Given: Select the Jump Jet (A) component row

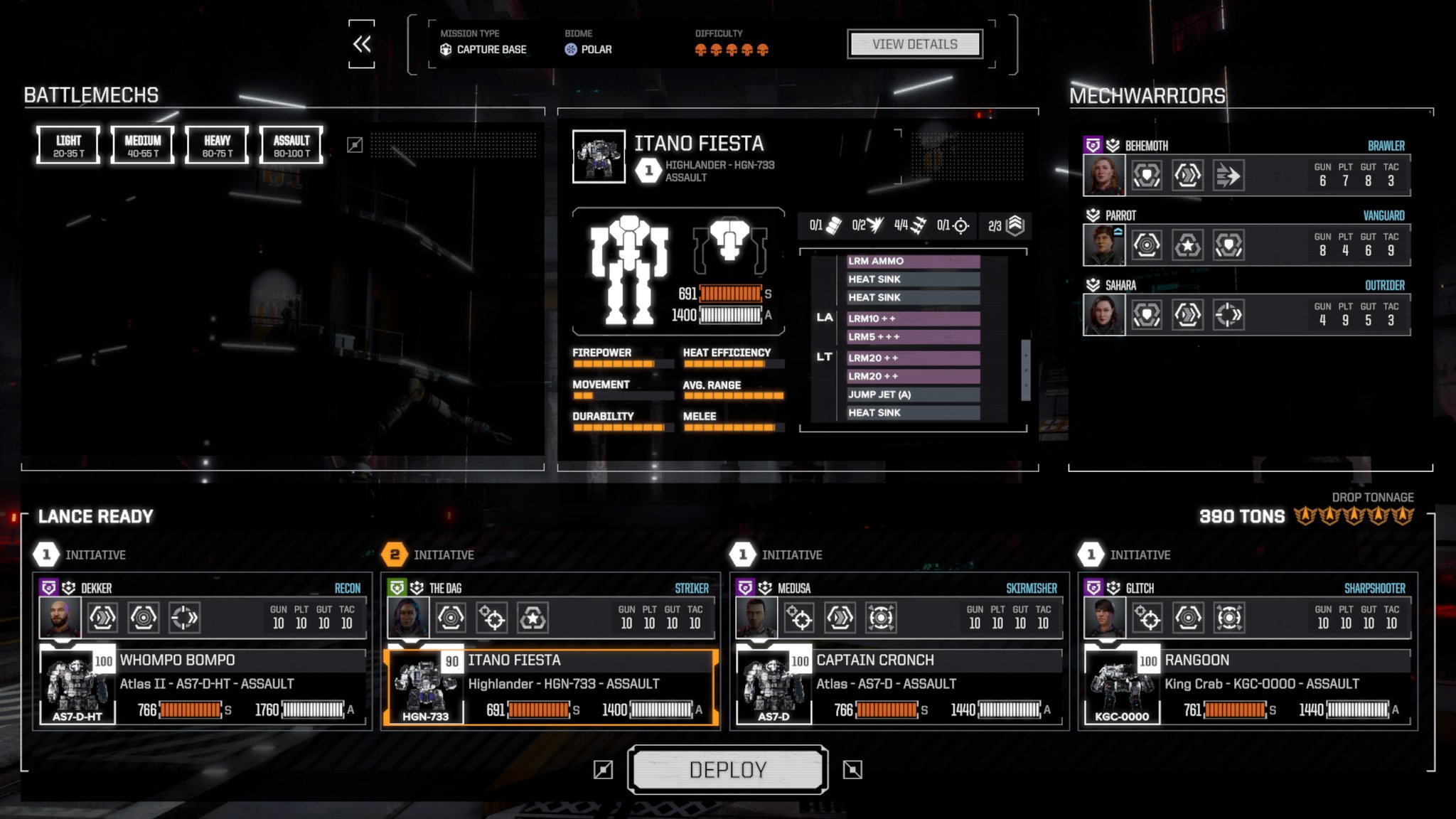Looking at the screenshot, I should [913, 395].
